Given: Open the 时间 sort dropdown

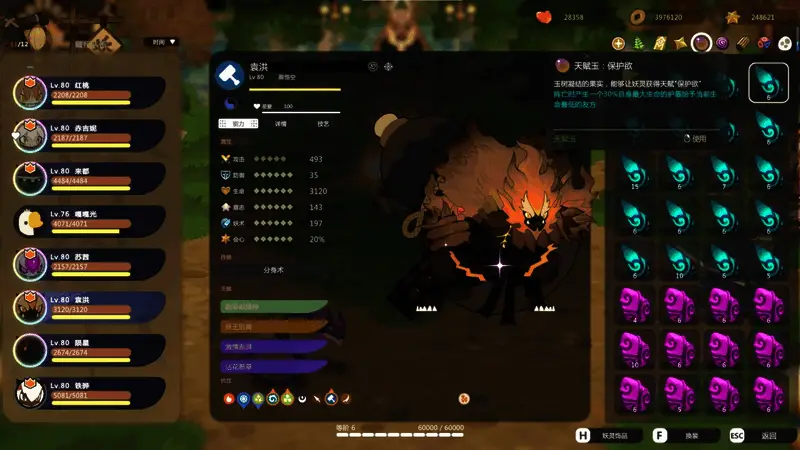Looking at the screenshot, I should click(160, 42).
